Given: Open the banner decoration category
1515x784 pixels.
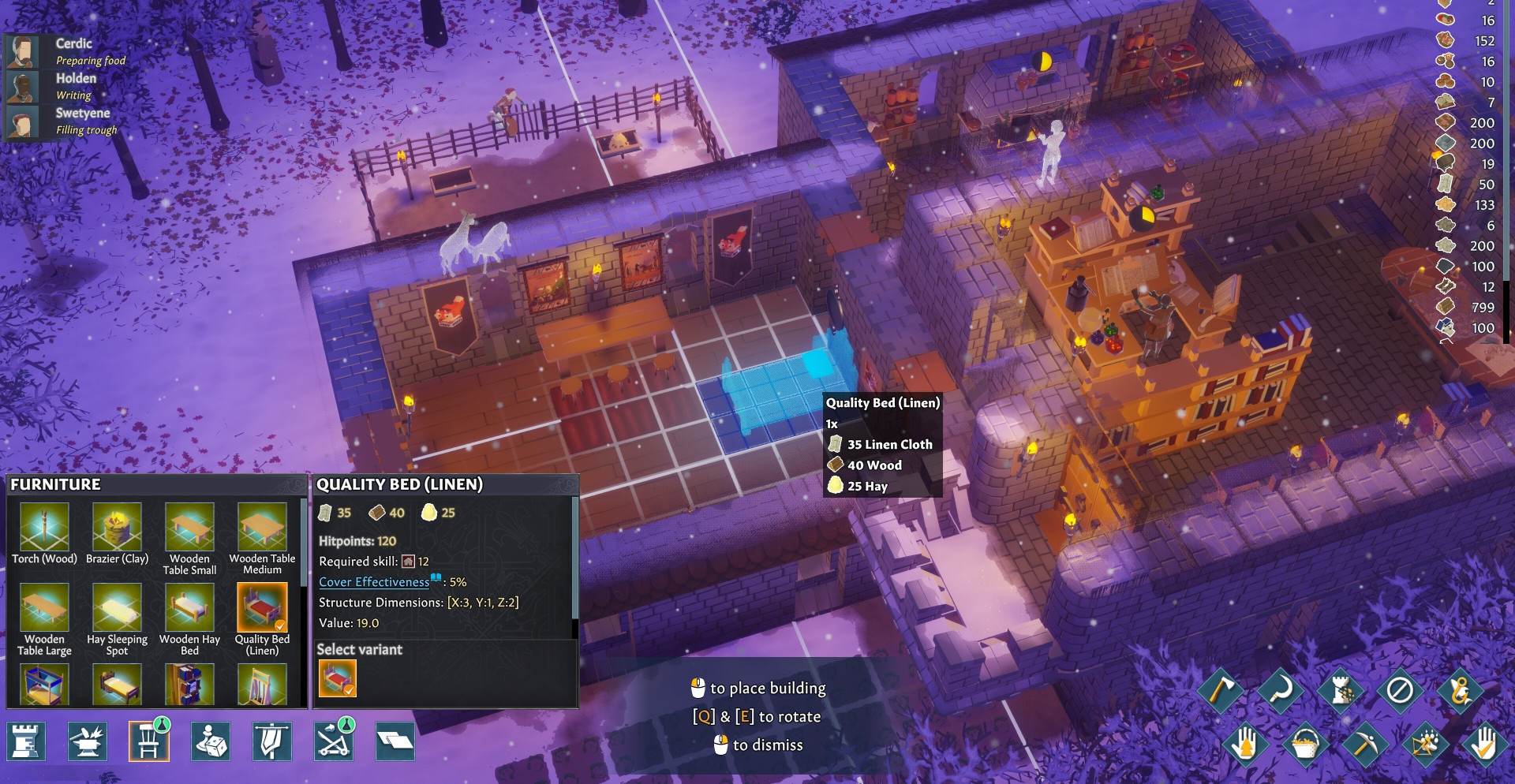Looking at the screenshot, I should [x=271, y=741].
